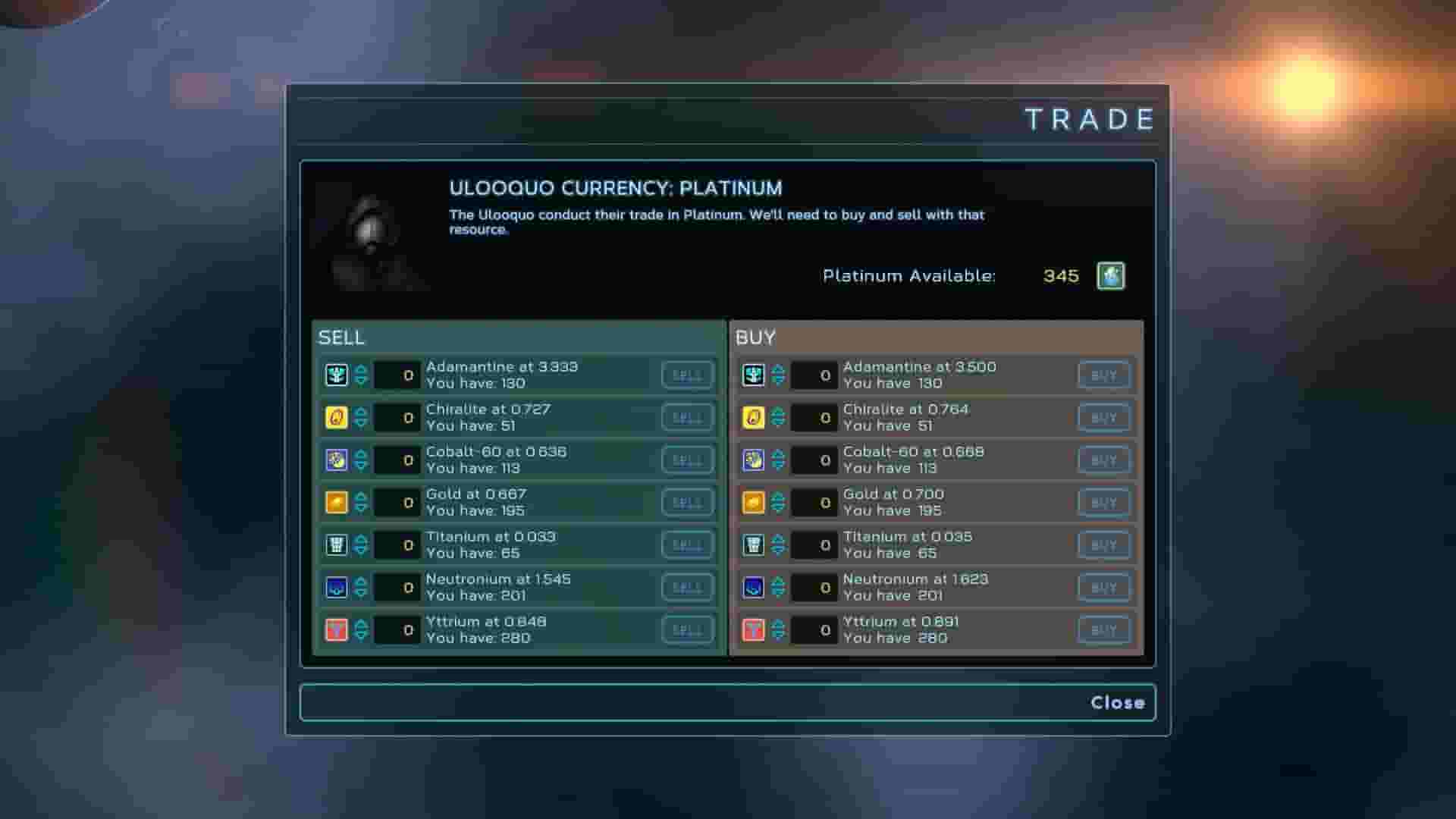The width and height of the screenshot is (1456, 819).
Task: Click the quantity field for Cobalt-60 sell
Action: point(397,460)
